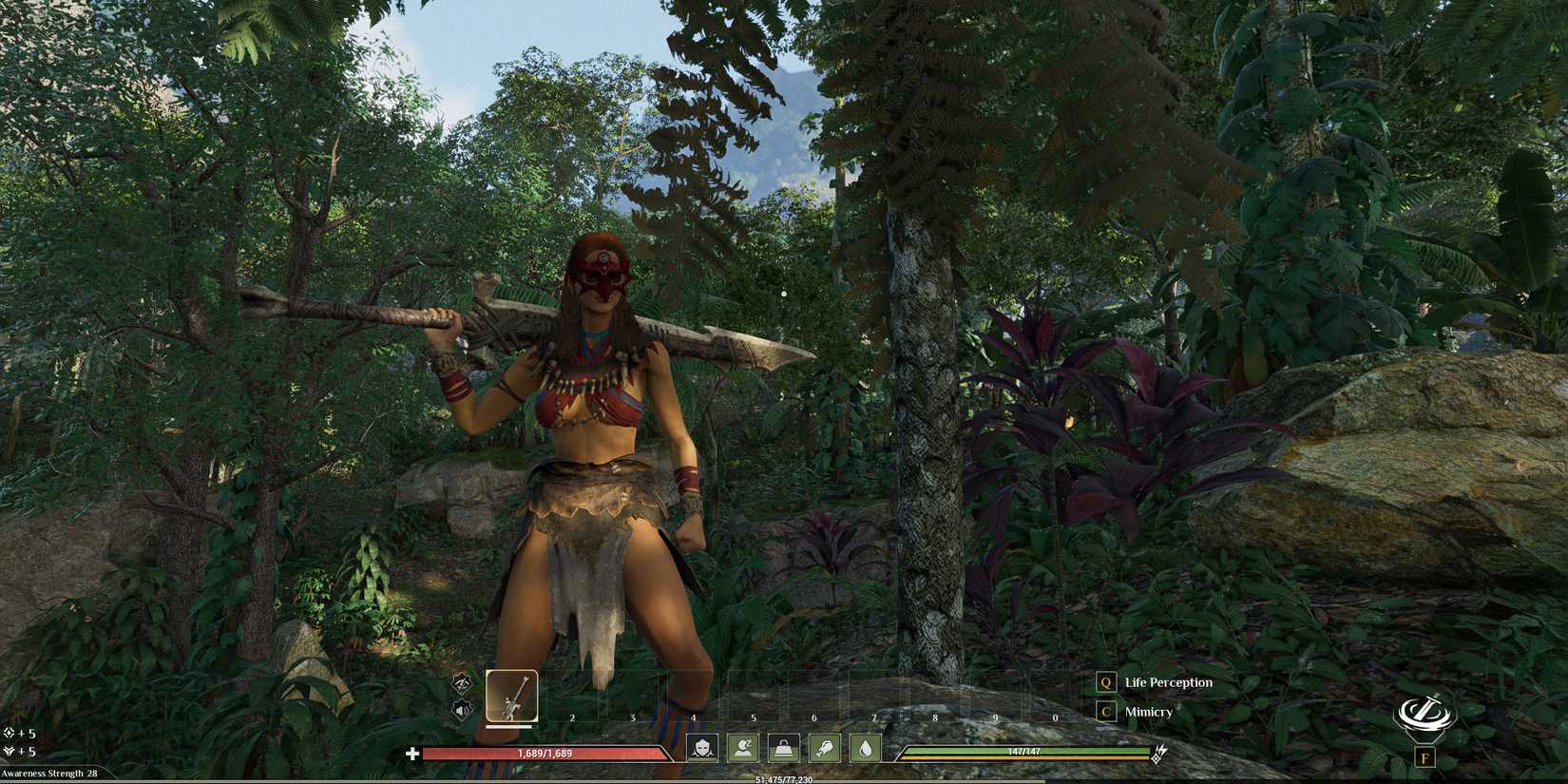Screen dimensions: 1568x784
Task: Click the key icon beside the weight icon
Action: [x=824, y=749]
